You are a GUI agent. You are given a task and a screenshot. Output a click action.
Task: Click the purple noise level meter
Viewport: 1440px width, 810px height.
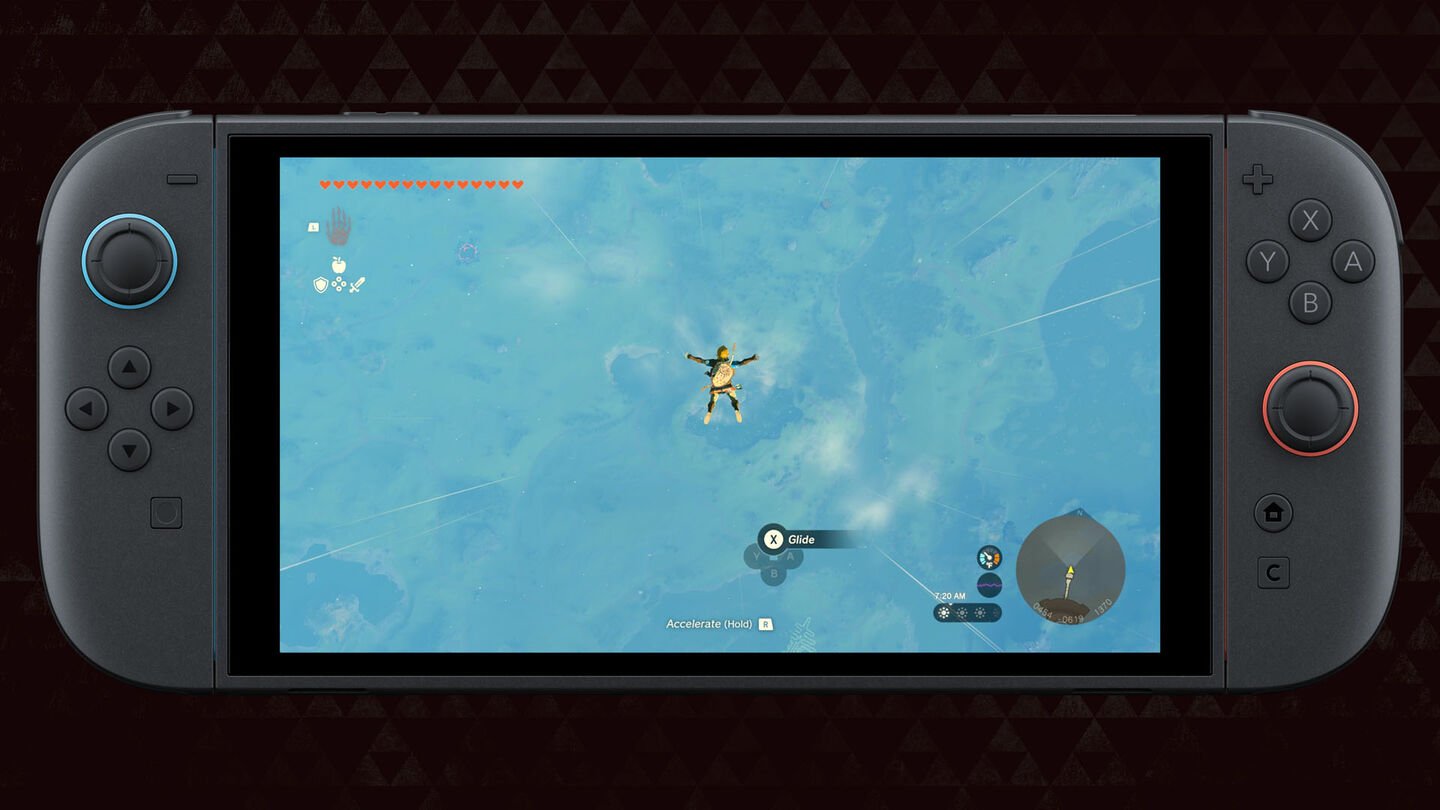pos(988,585)
